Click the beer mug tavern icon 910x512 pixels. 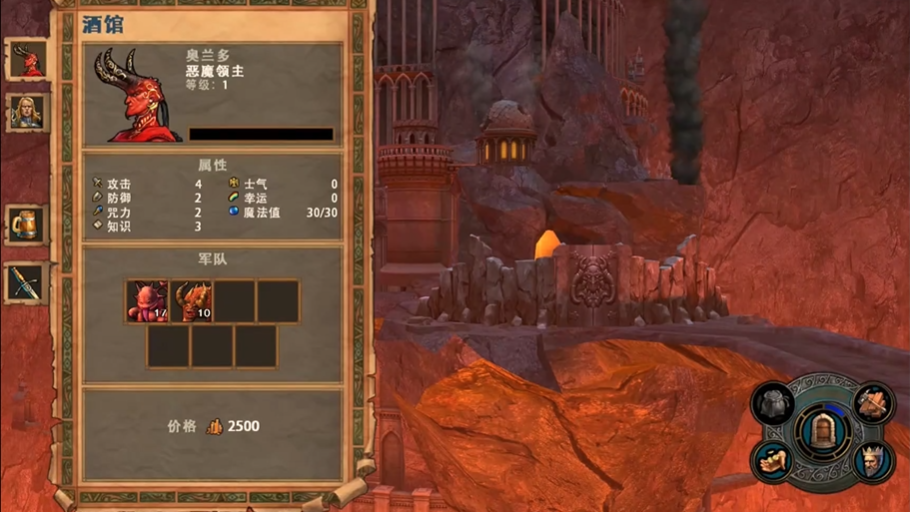click(27, 224)
